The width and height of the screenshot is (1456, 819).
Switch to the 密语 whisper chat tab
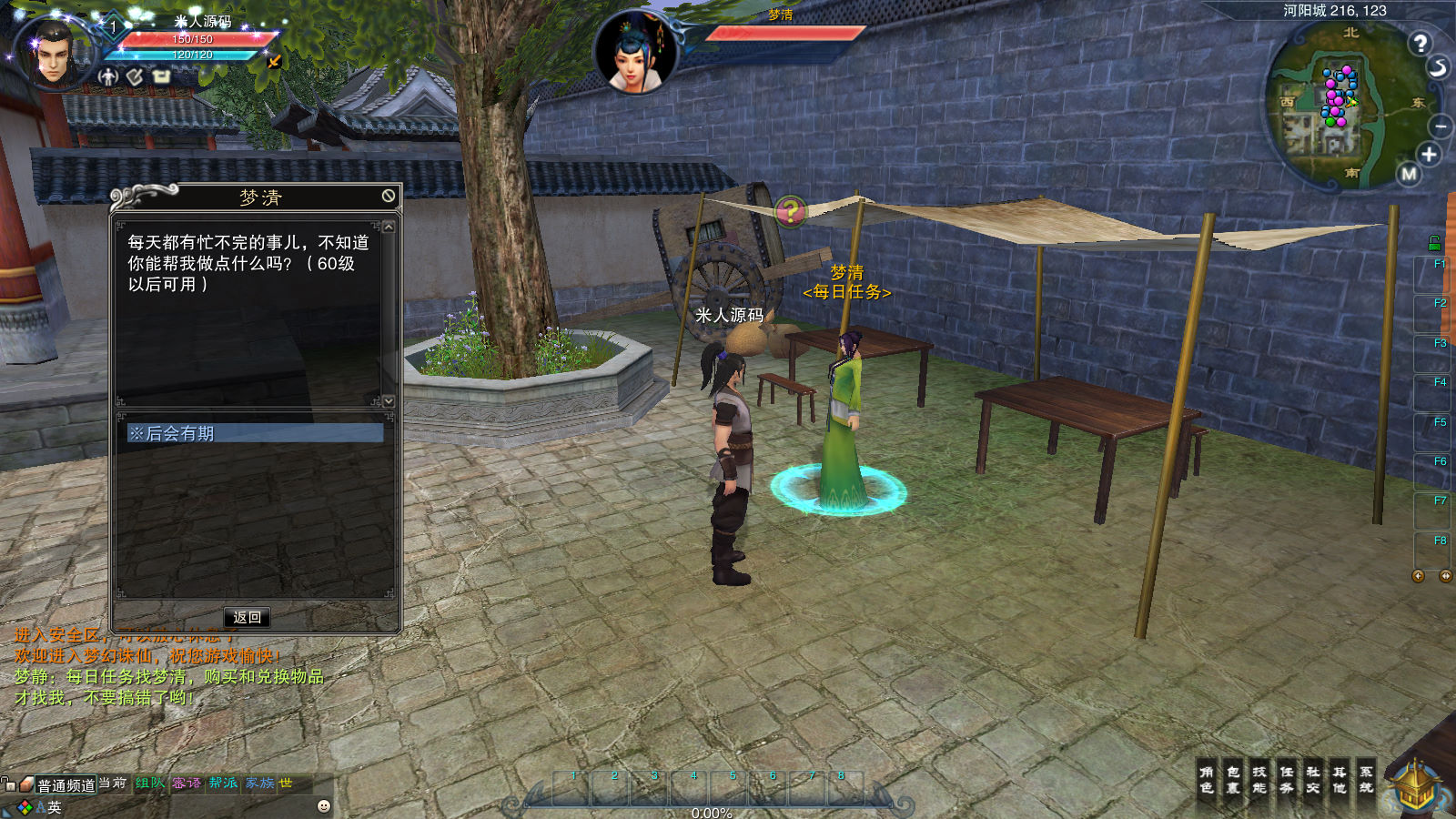pos(187,784)
